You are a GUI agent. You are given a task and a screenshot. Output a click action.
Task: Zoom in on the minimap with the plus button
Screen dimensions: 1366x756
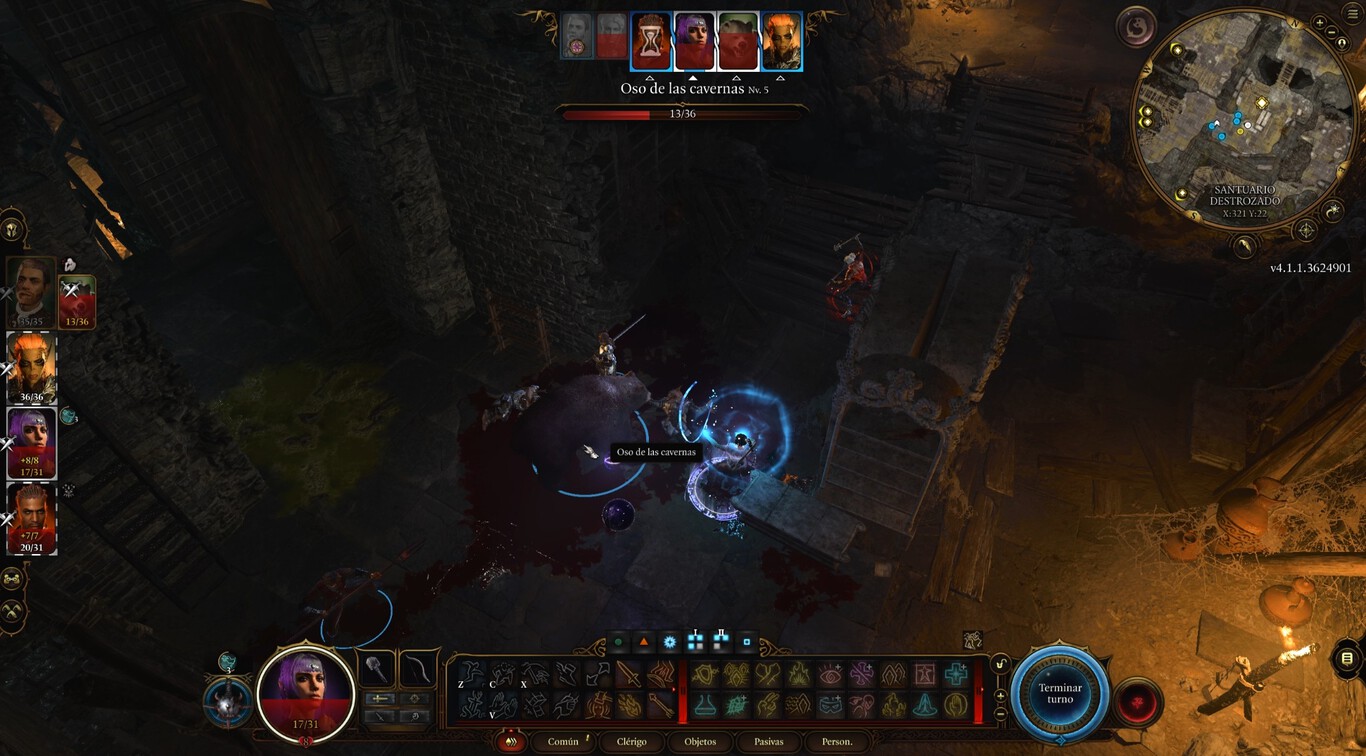click(x=1319, y=23)
